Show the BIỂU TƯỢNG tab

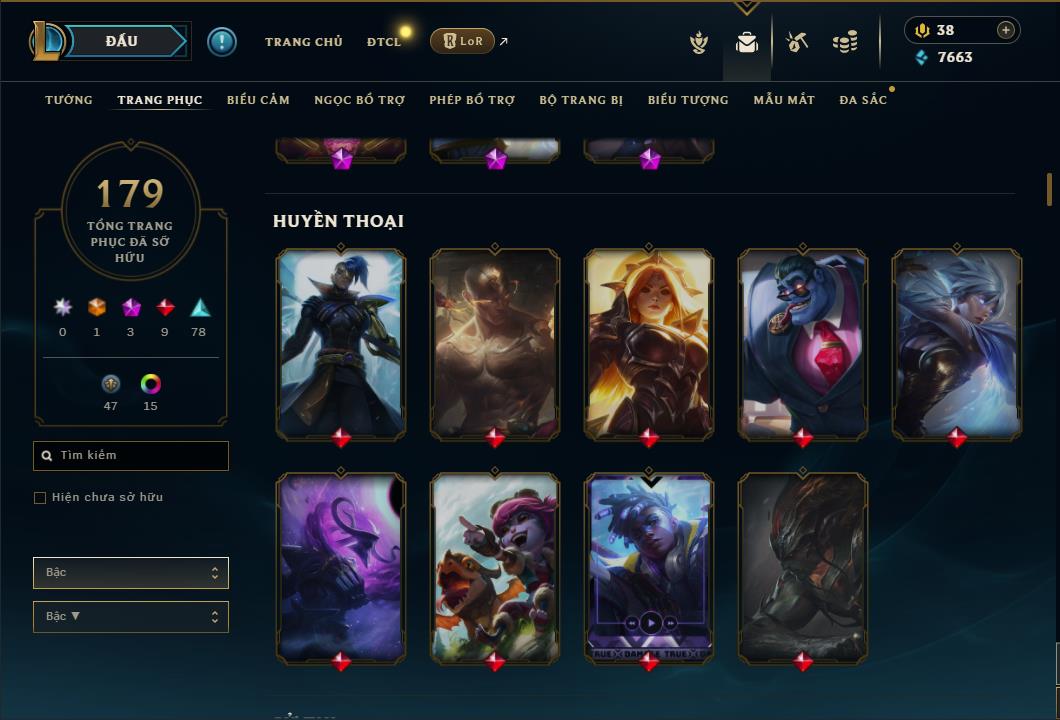pyautogui.click(x=688, y=100)
